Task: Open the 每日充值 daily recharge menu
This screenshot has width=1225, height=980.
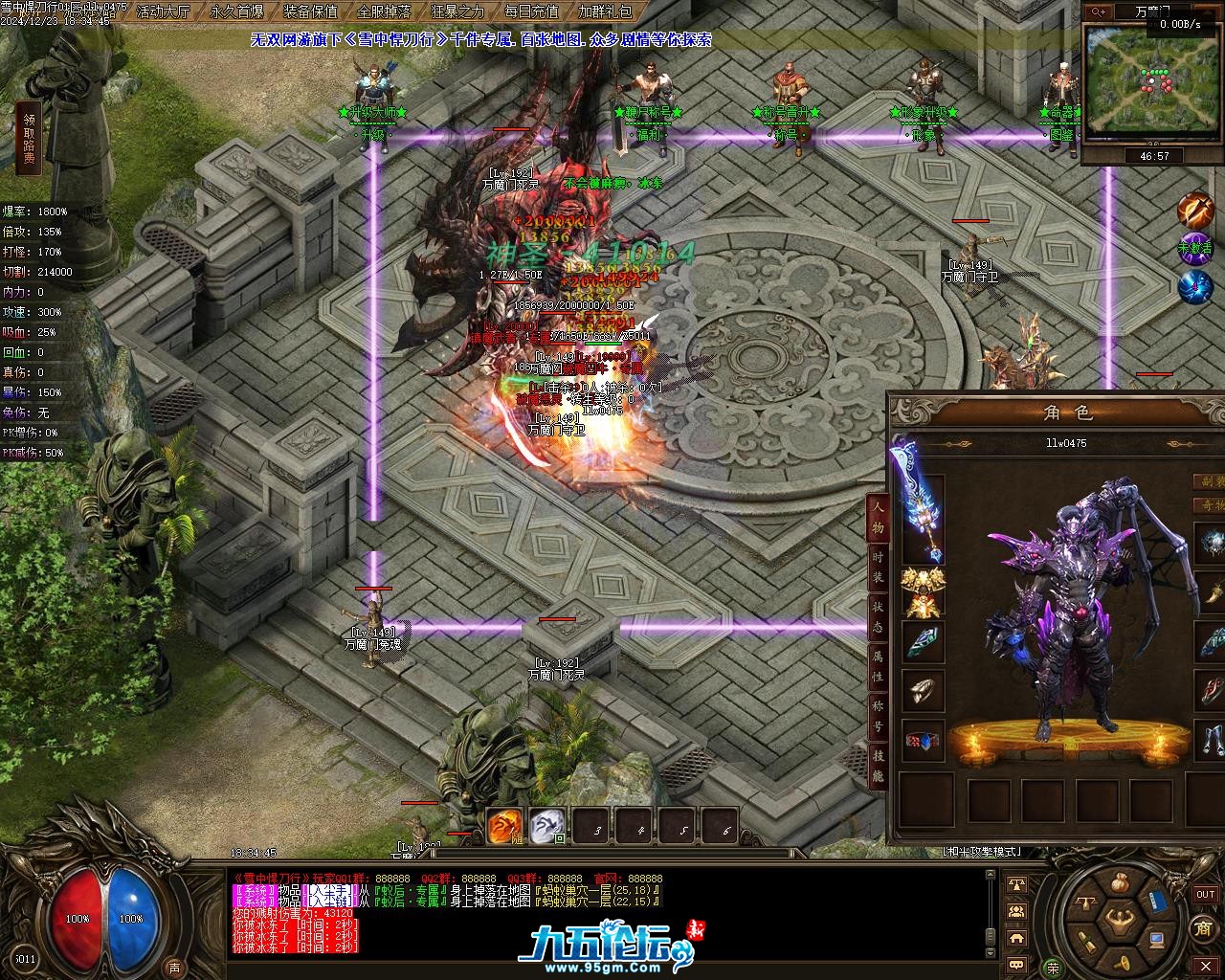Action: [x=531, y=11]
